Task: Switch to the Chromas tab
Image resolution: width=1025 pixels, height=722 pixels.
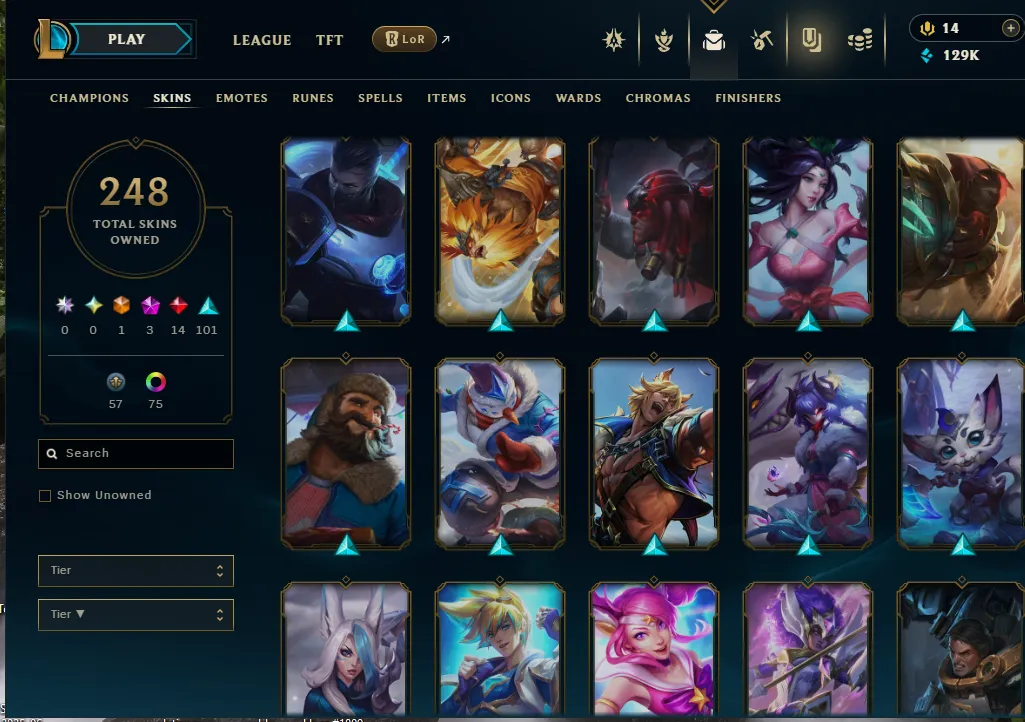Action: click(658, 98)
